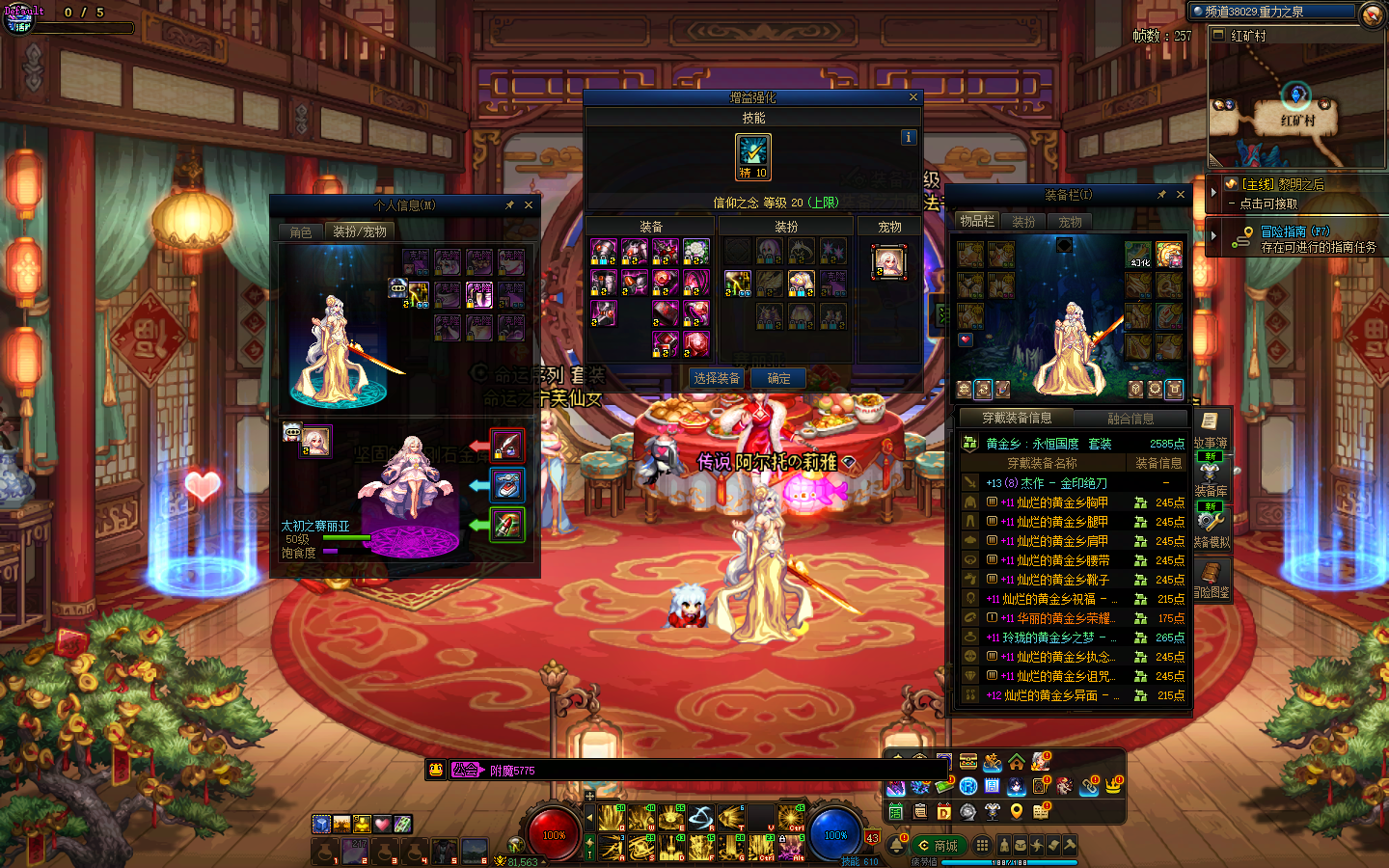This screenshot has width=1389, height=868.
Task: Open the 装备库 side button
Action: coord(1211,478)
